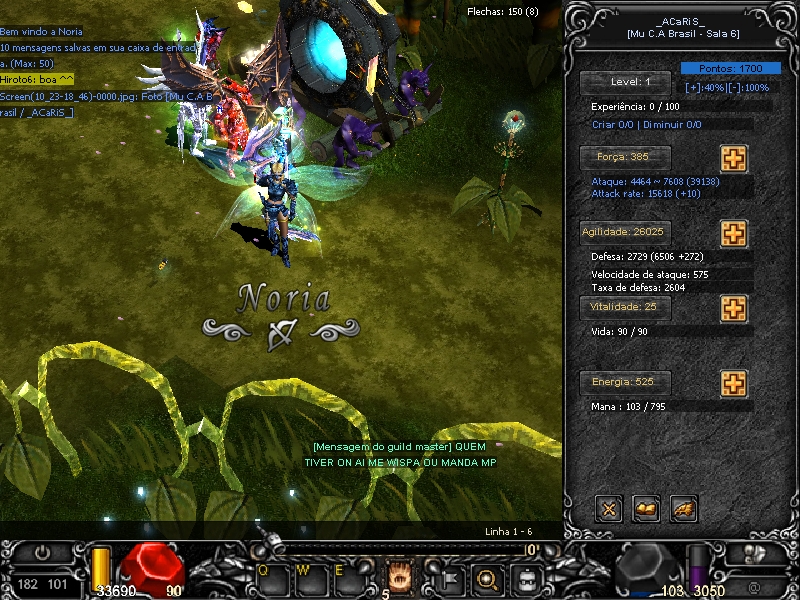Add a point to Força
This screenshot has height=600, width=800.
point(733,158)
